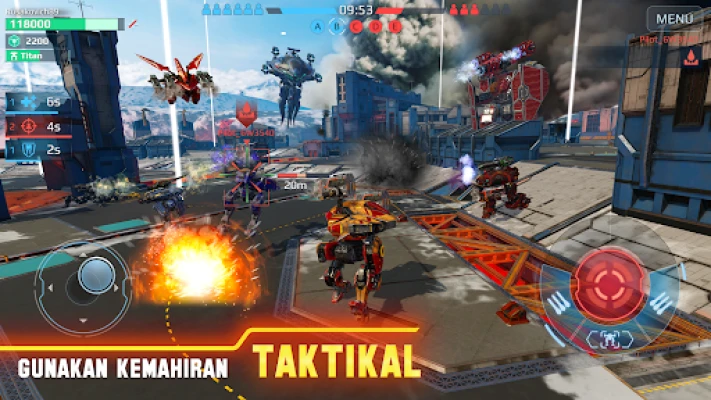Click the red flame icon under MENU
Screen dimensions: 711x400
pos(690,58)
